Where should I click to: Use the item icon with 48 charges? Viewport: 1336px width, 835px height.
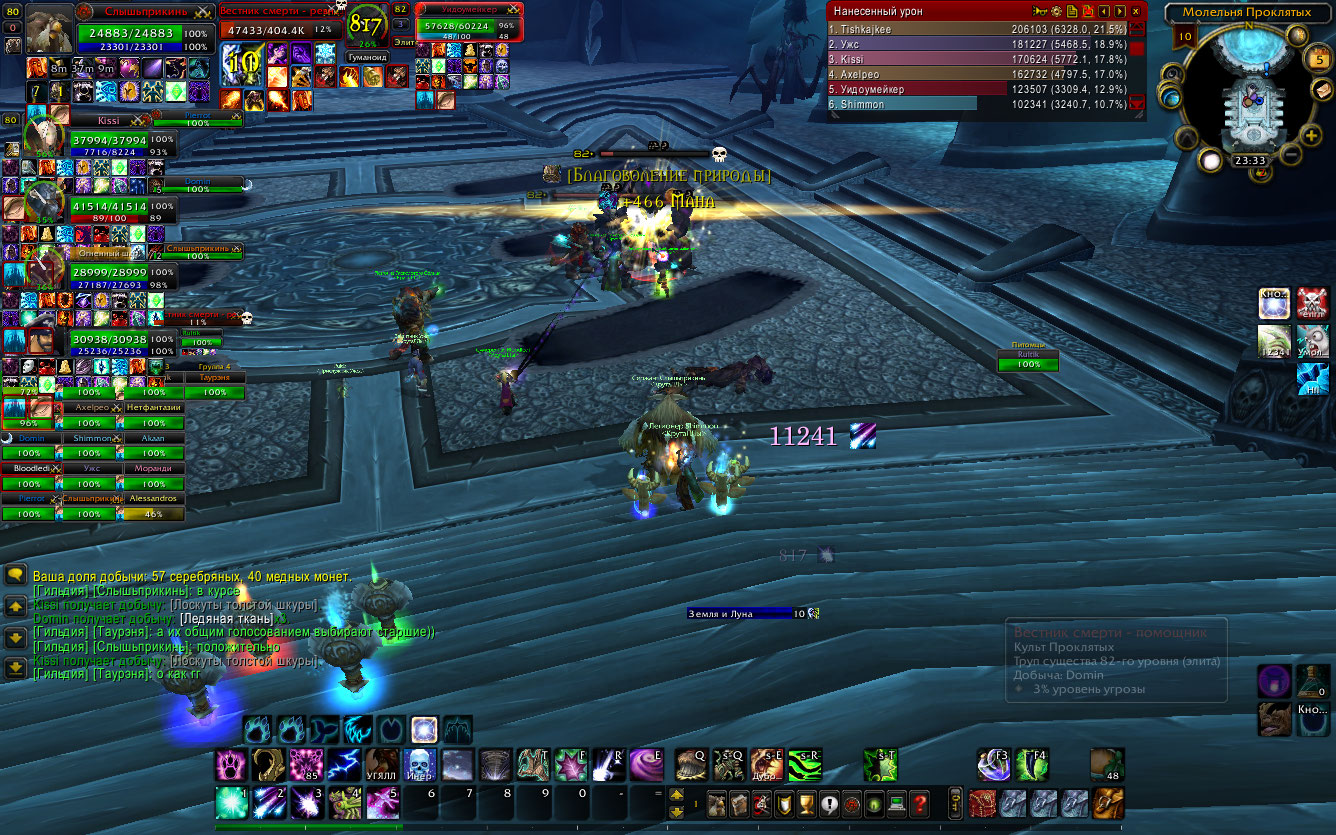tap(1106, 765)
